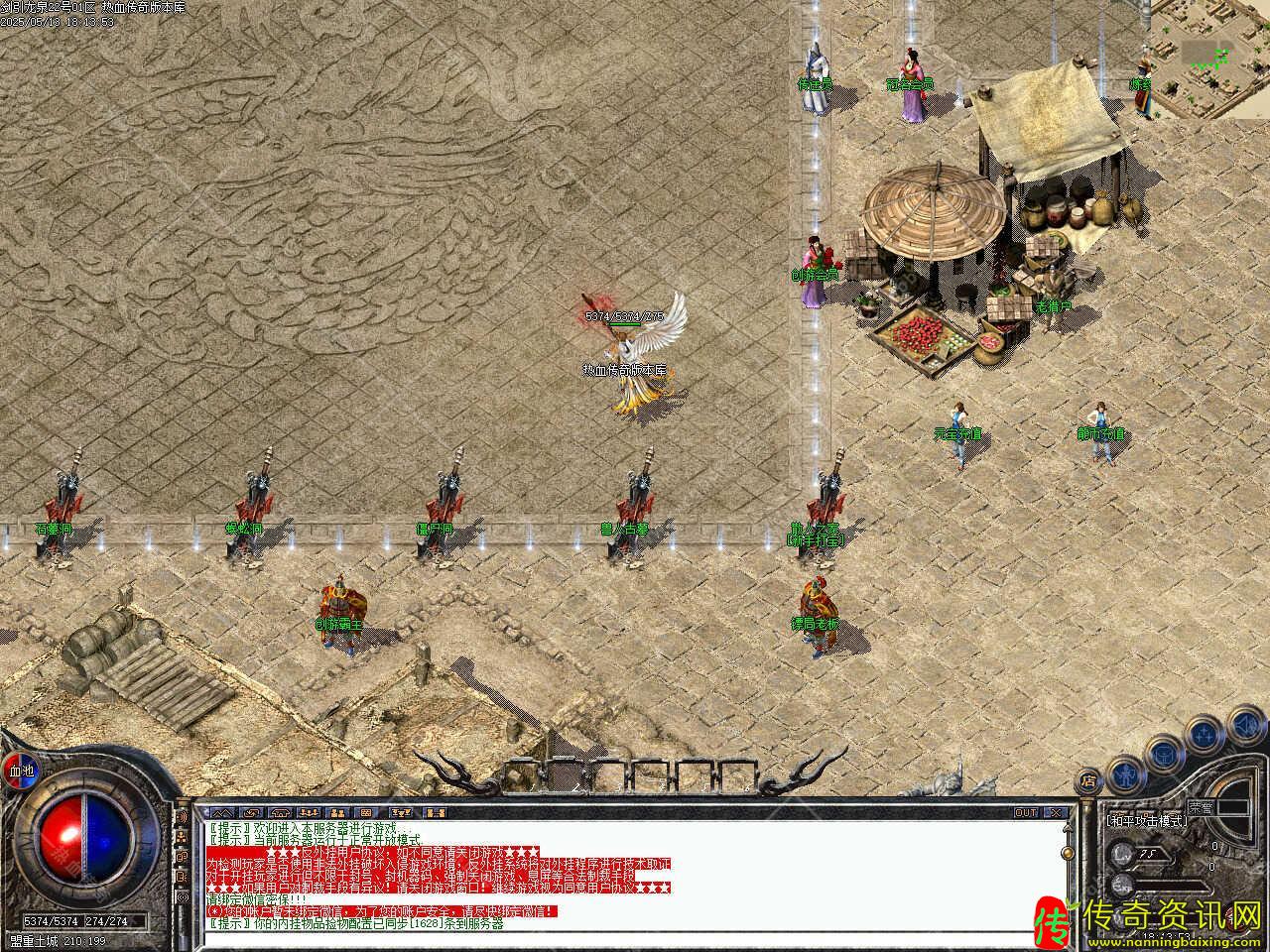This screenshot has width=1270, height=952.
Task: Click the chat scrollbar gold knob
Action: point(1069,853)
